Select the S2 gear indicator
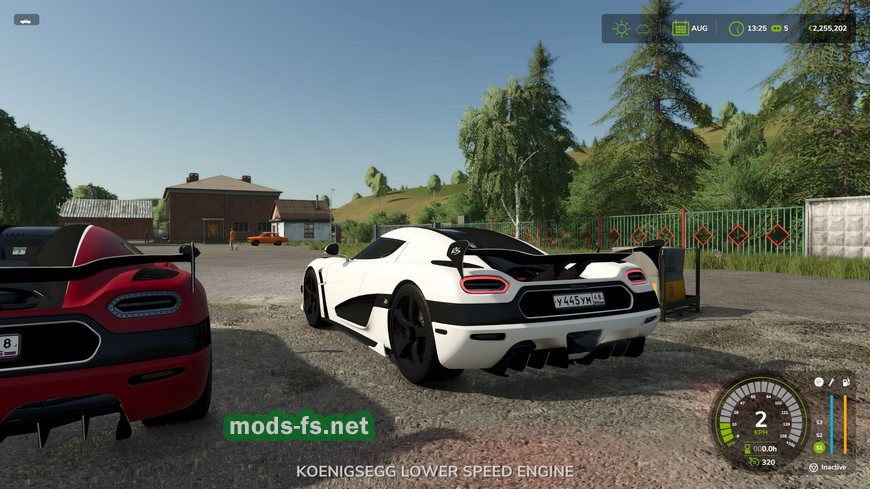870x489 pixels. [819, 434]
